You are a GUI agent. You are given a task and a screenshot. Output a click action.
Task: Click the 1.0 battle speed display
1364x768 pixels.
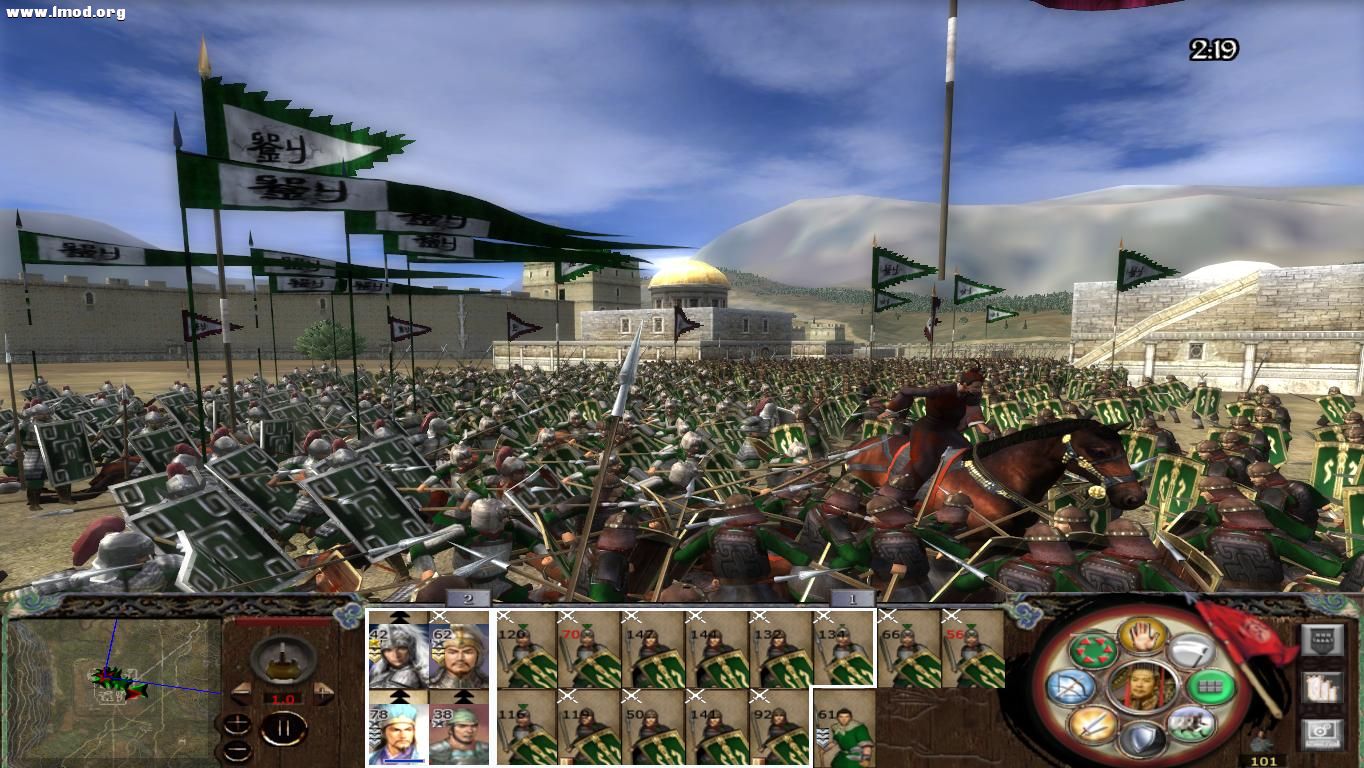pyautogui.click(x=283, y=698)
